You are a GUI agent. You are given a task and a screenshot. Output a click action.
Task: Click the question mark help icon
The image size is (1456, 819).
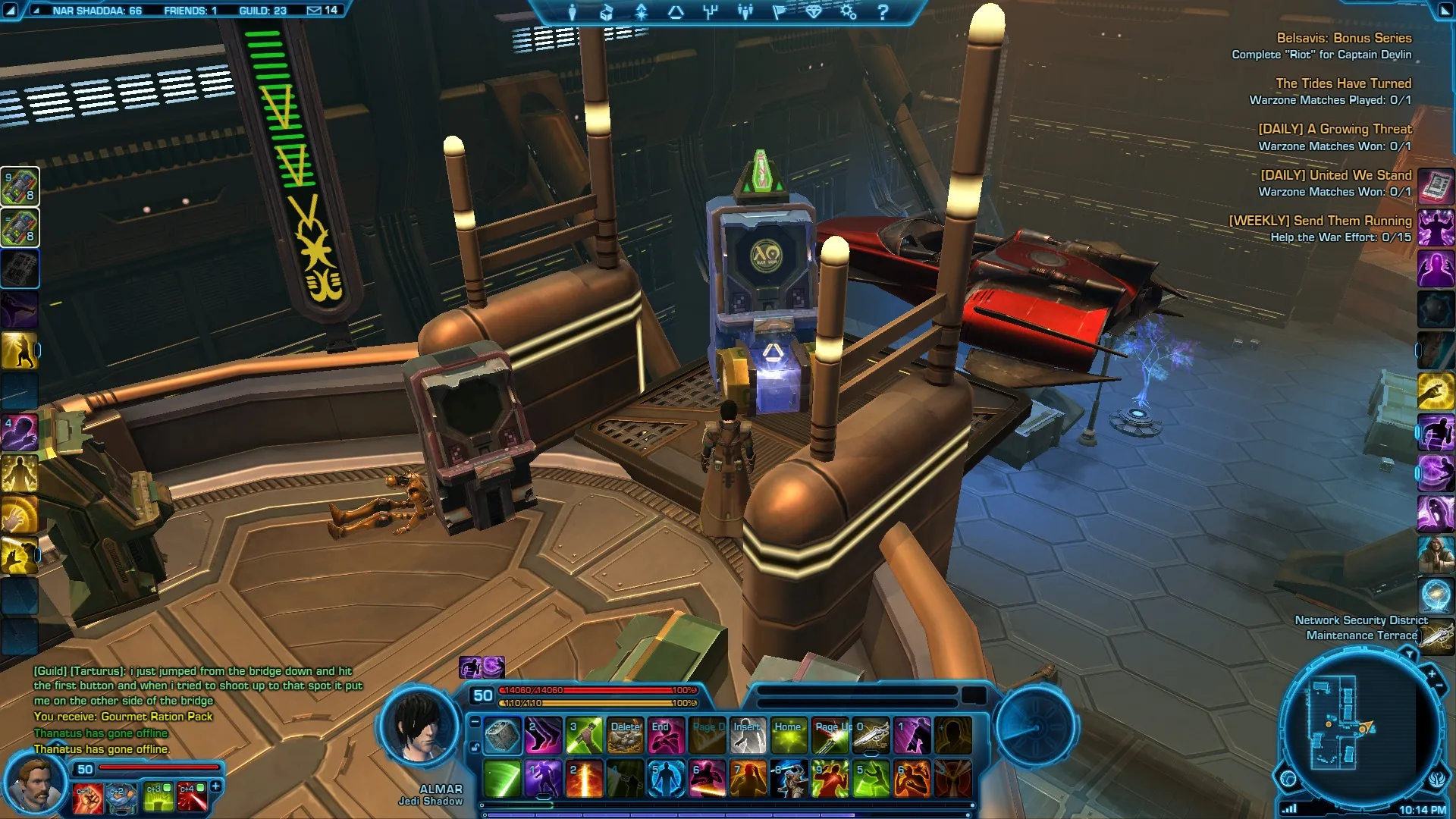[883, 12]
